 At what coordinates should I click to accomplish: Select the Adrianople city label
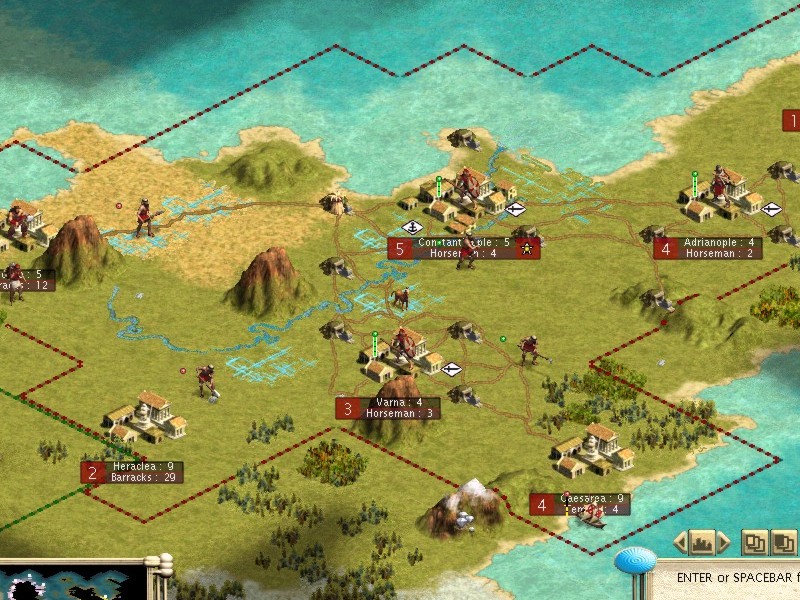720,248
